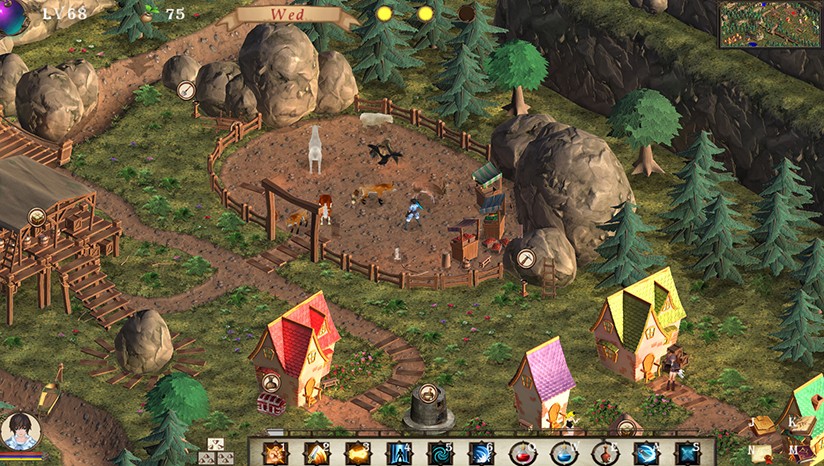Use the orange flask item

(605, 453)
